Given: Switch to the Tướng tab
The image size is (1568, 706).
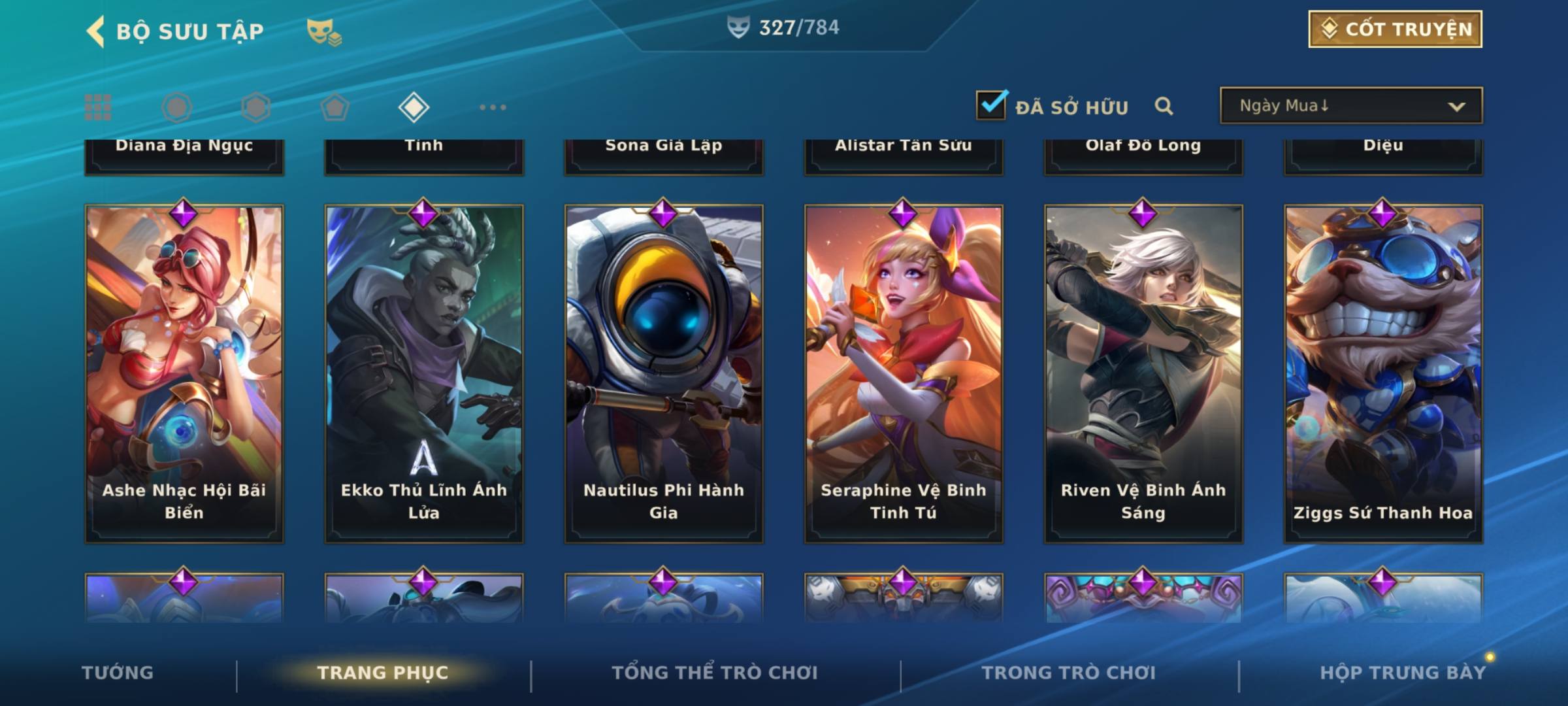Looking at the screenshot, I should 118,673.
